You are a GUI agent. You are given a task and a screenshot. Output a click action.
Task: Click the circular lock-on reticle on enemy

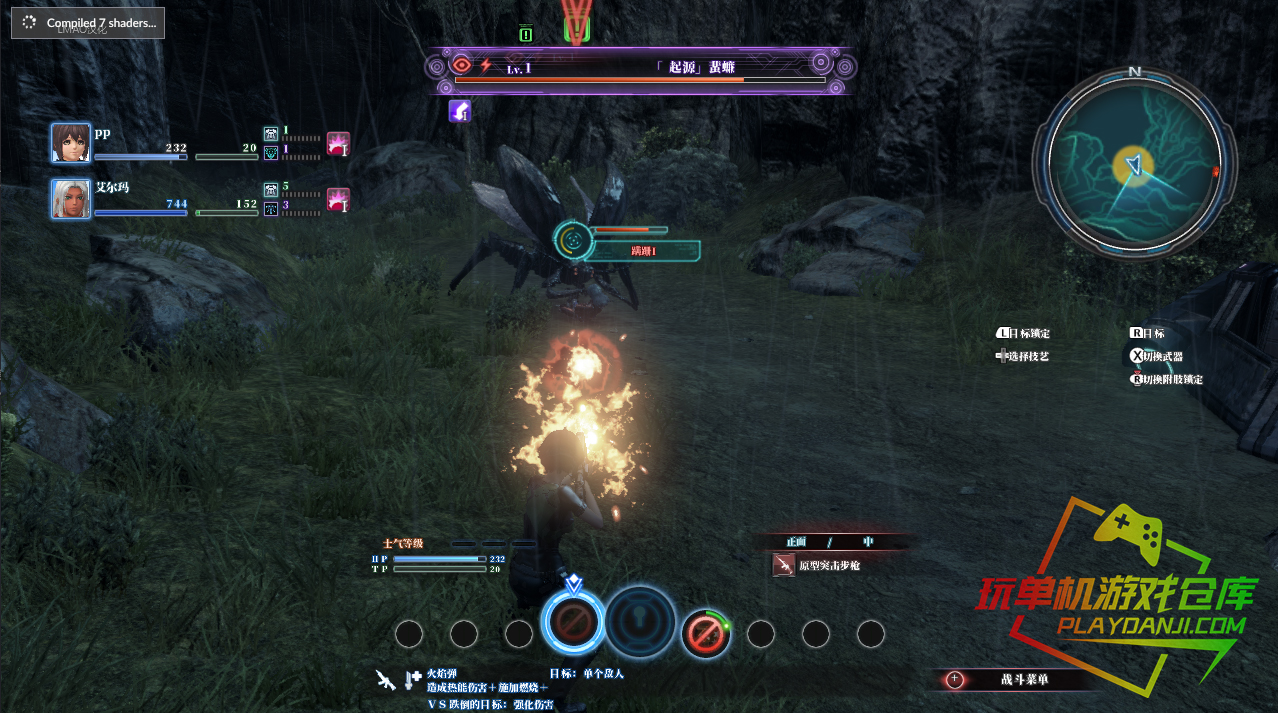coord(571,239)
